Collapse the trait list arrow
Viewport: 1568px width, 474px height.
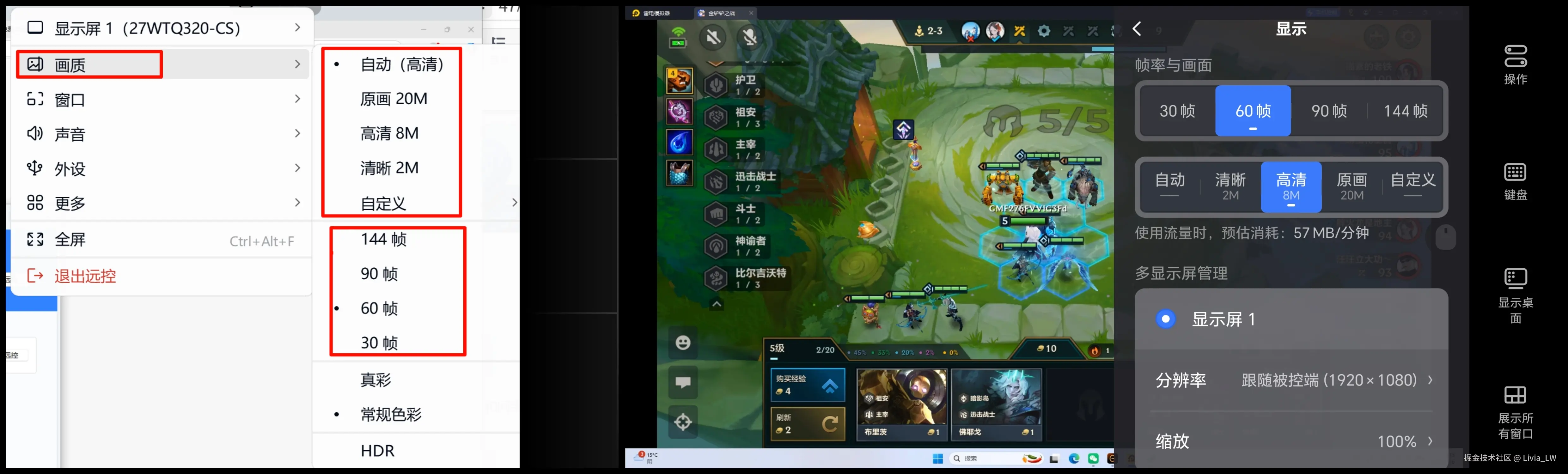pyautogui.click(x=717, y=304)
